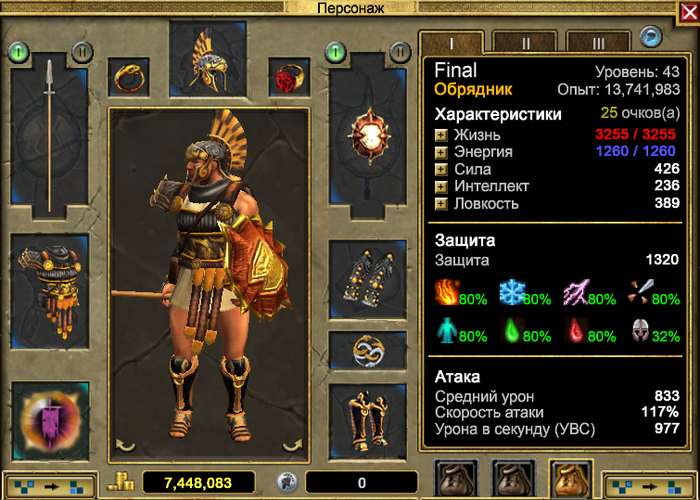
Task: Increase the Ловкость attribute
Action: [441, 203]
